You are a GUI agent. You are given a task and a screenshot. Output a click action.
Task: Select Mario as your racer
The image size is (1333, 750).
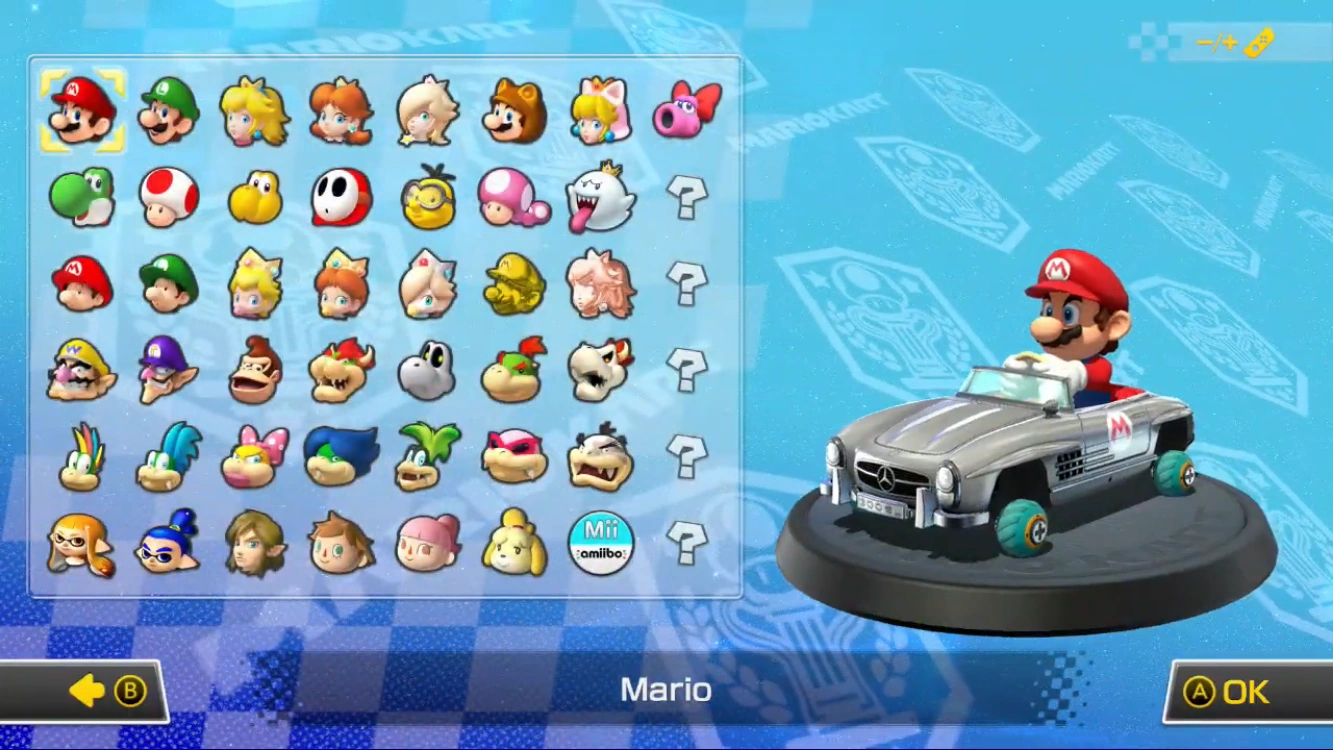pyautogui.click(x=83, y=110)
